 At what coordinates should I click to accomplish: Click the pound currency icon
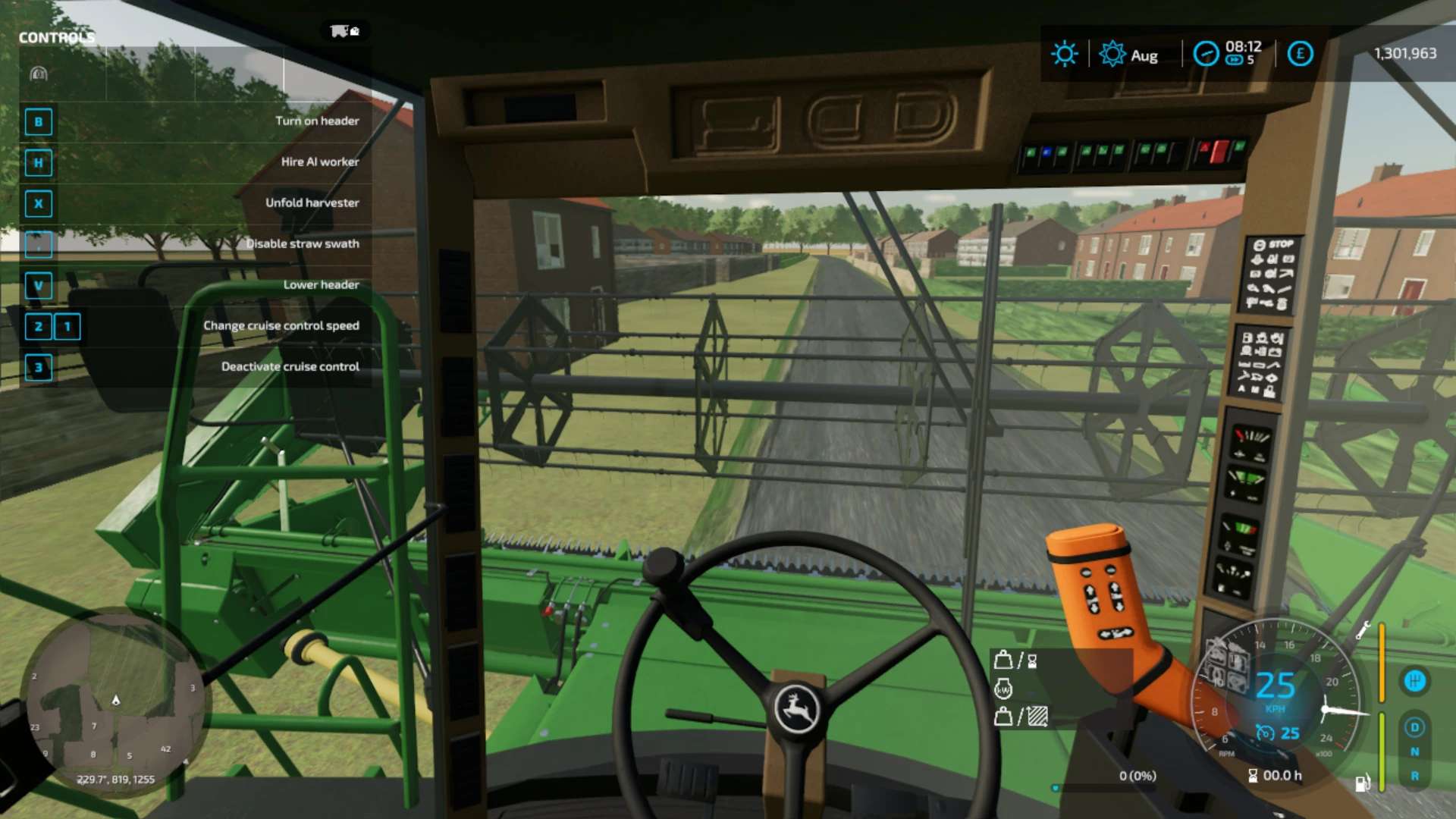[1300, 54]
